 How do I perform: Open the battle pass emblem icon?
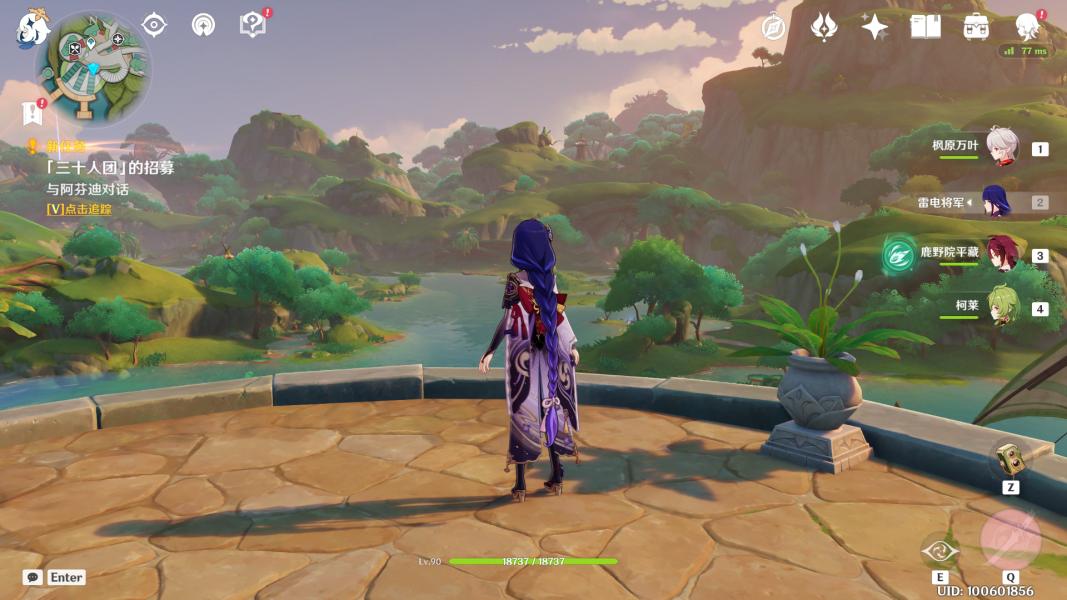[x=824, y=27]
